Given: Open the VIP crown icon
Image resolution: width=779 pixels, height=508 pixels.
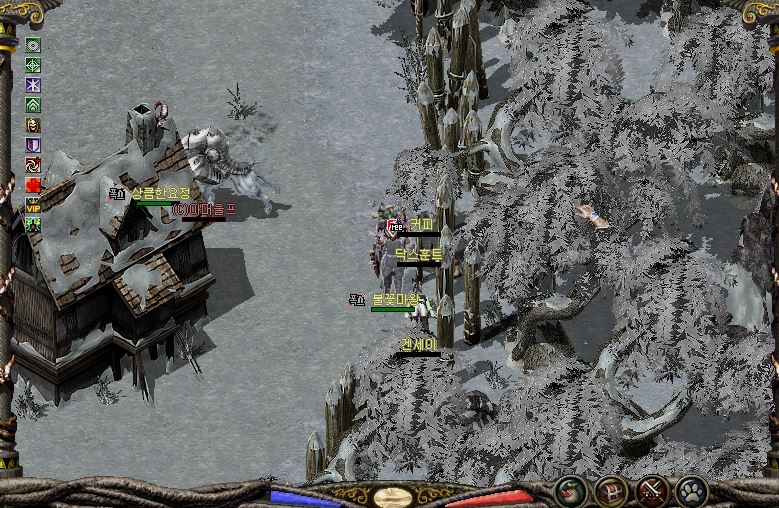Looking at the screenshot, I should coord(33,205).
